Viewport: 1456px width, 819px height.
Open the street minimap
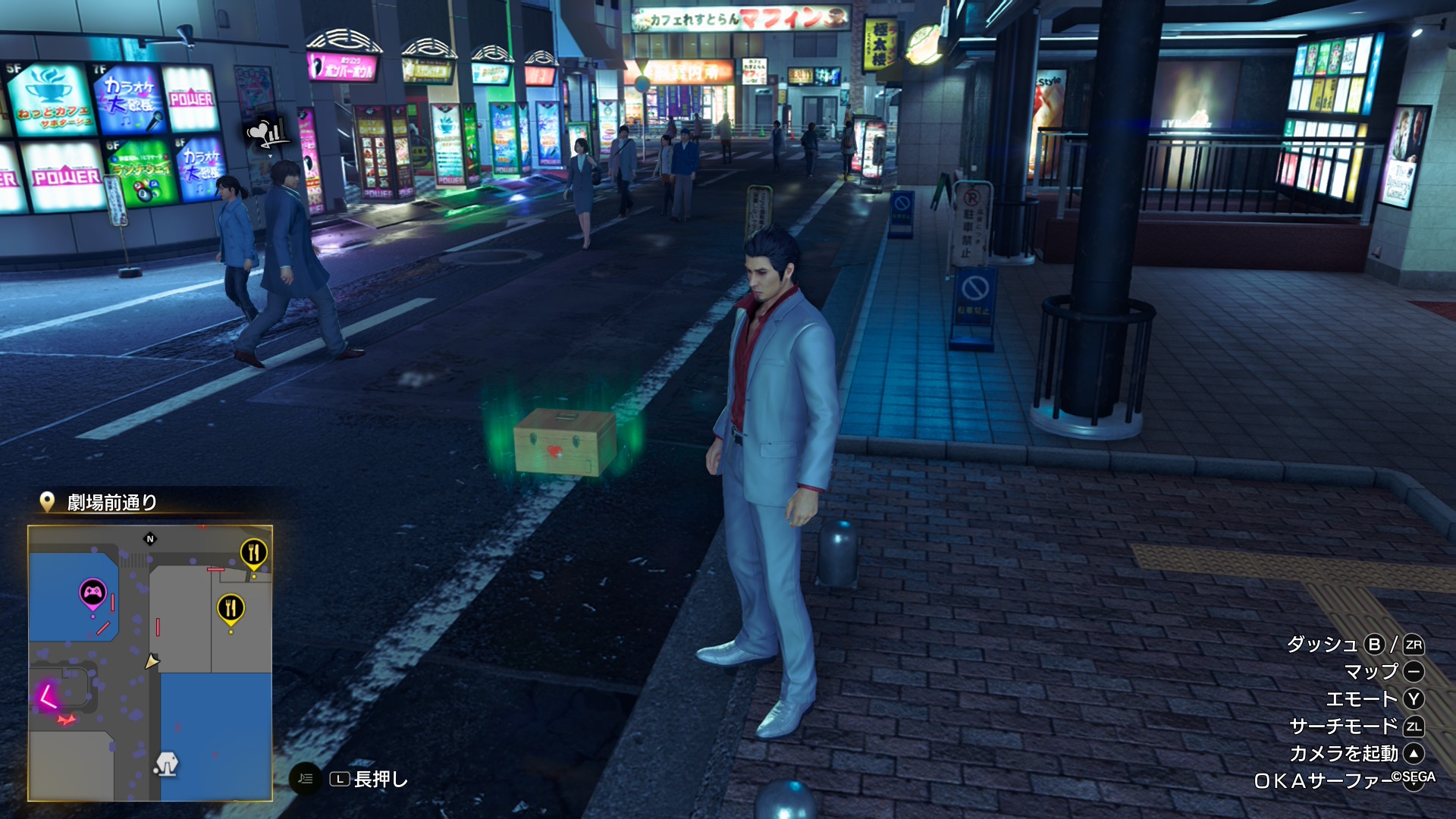click(x=150, y=663)
